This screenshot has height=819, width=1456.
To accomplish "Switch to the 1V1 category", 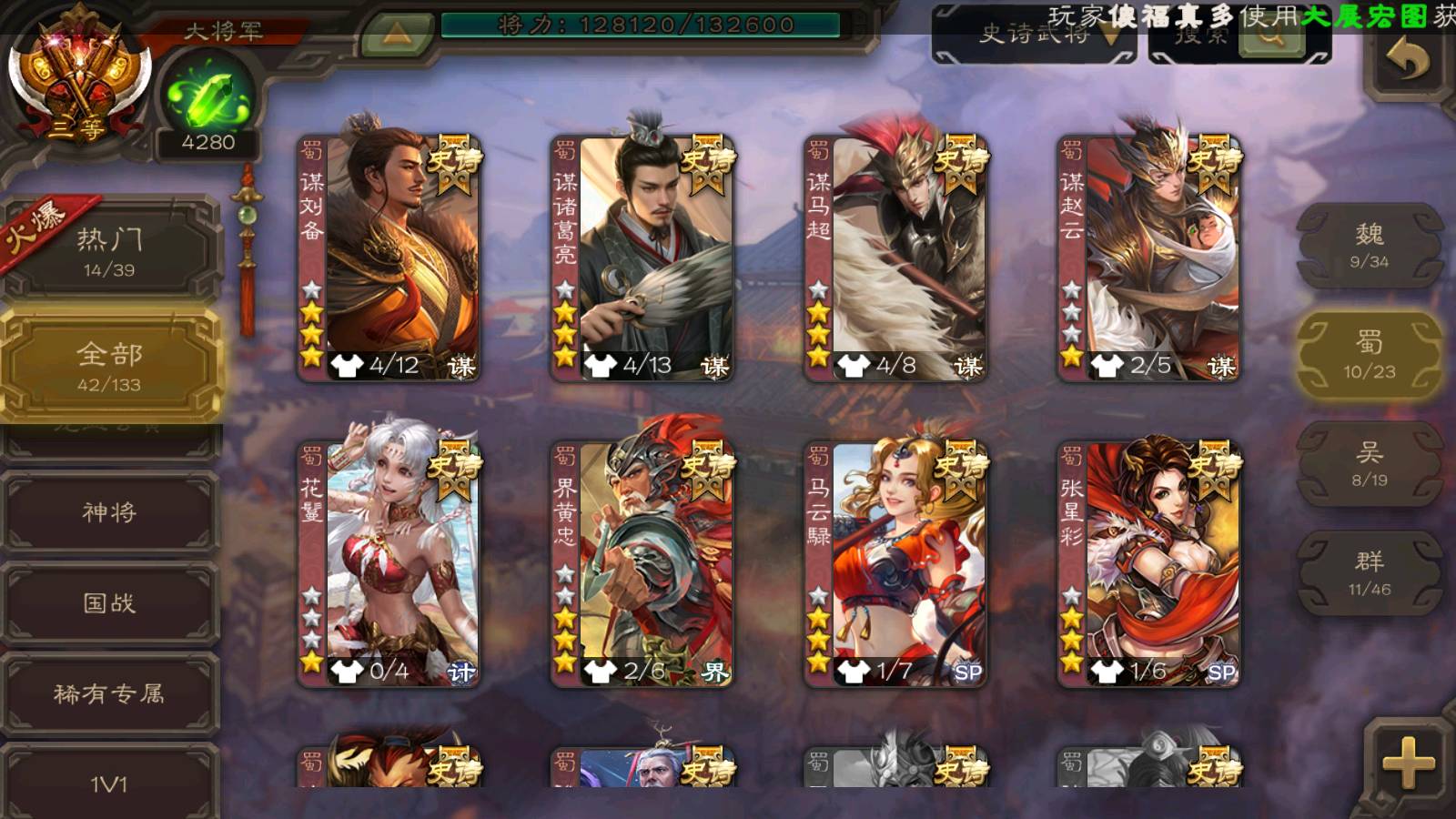I will (x=109, y=784).
